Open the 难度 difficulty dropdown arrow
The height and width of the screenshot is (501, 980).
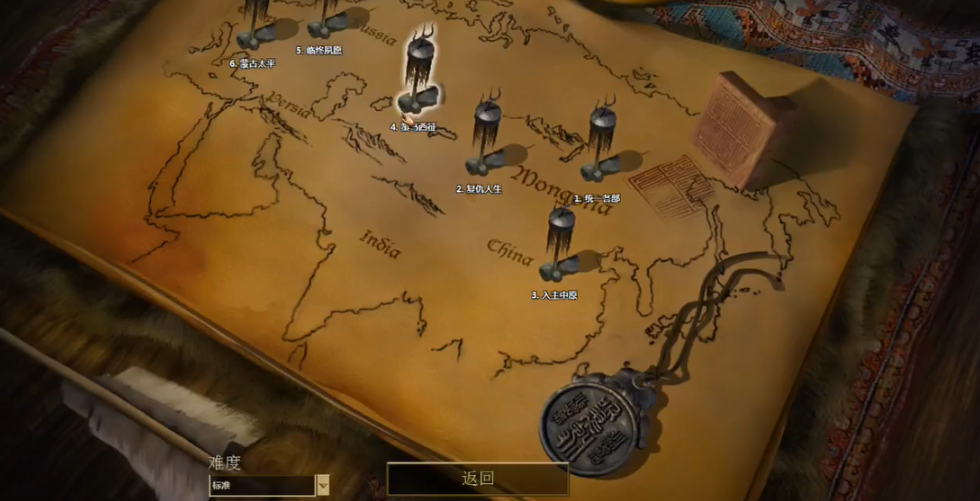tap(323, 485)
